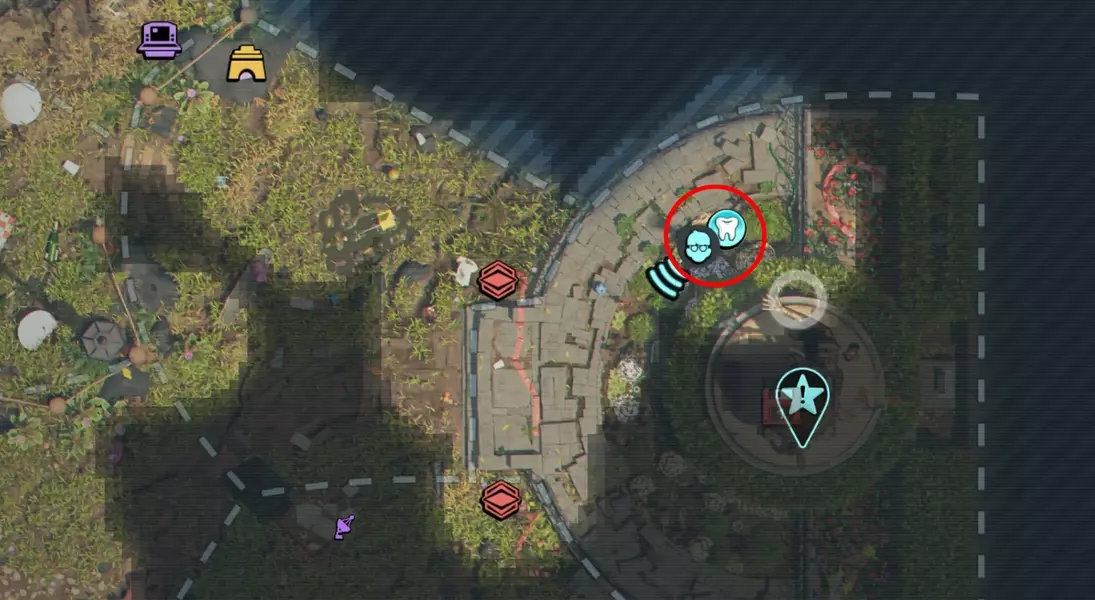Screen dimensions: 1095x600
Task: Click the white ring map marker
Action: (798, 295)
